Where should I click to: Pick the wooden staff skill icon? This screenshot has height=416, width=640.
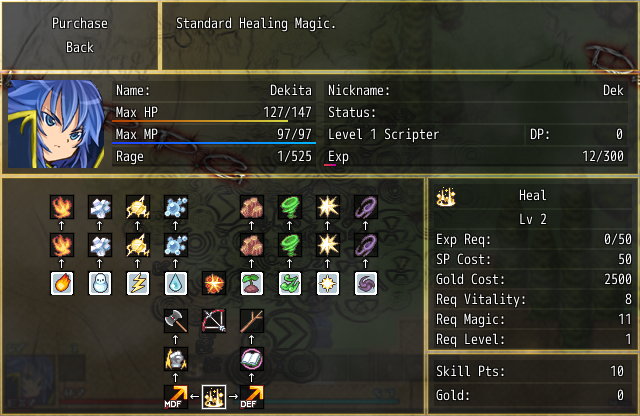252,321
